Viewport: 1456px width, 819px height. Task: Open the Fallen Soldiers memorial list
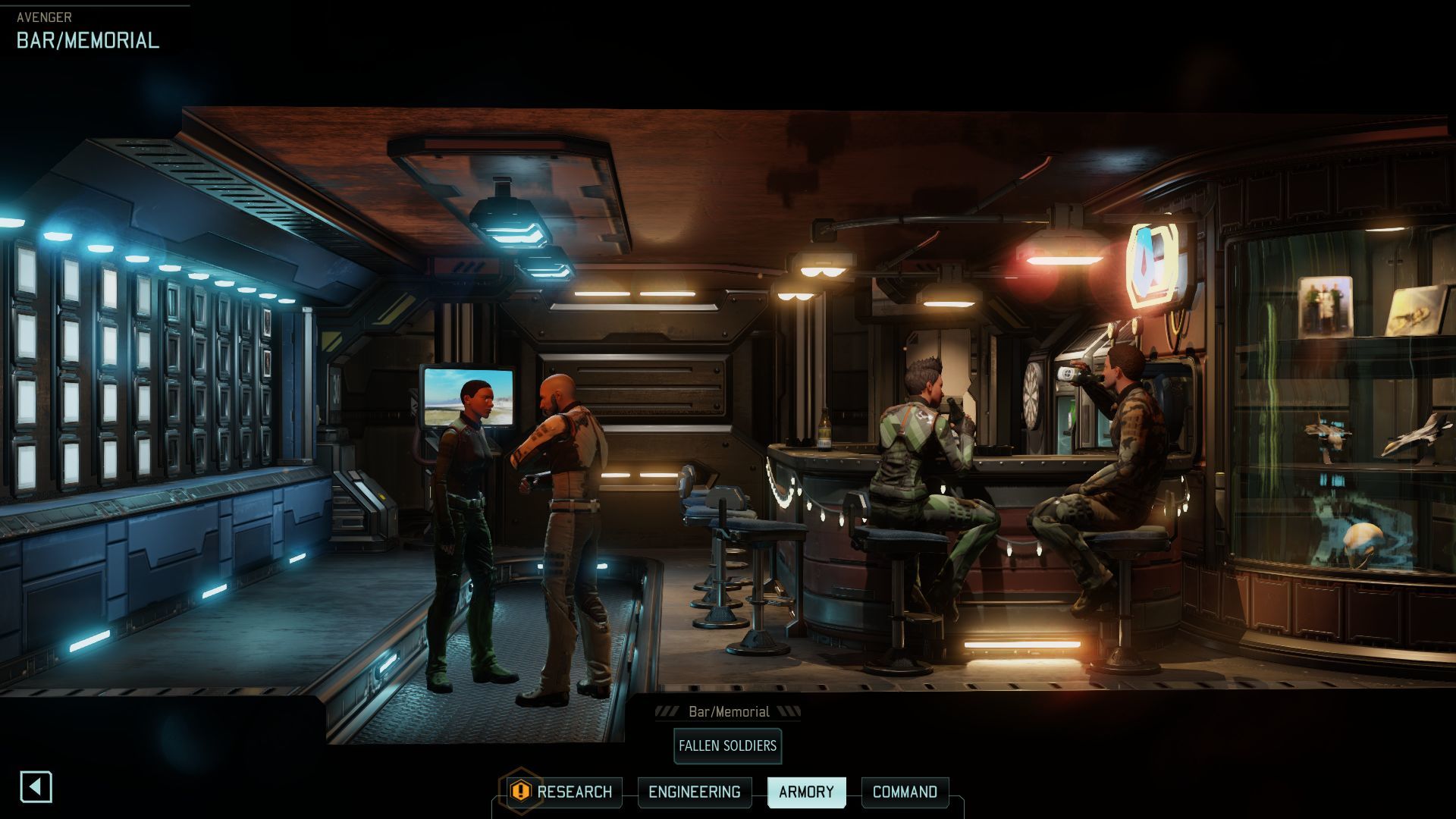coord(727,746)
